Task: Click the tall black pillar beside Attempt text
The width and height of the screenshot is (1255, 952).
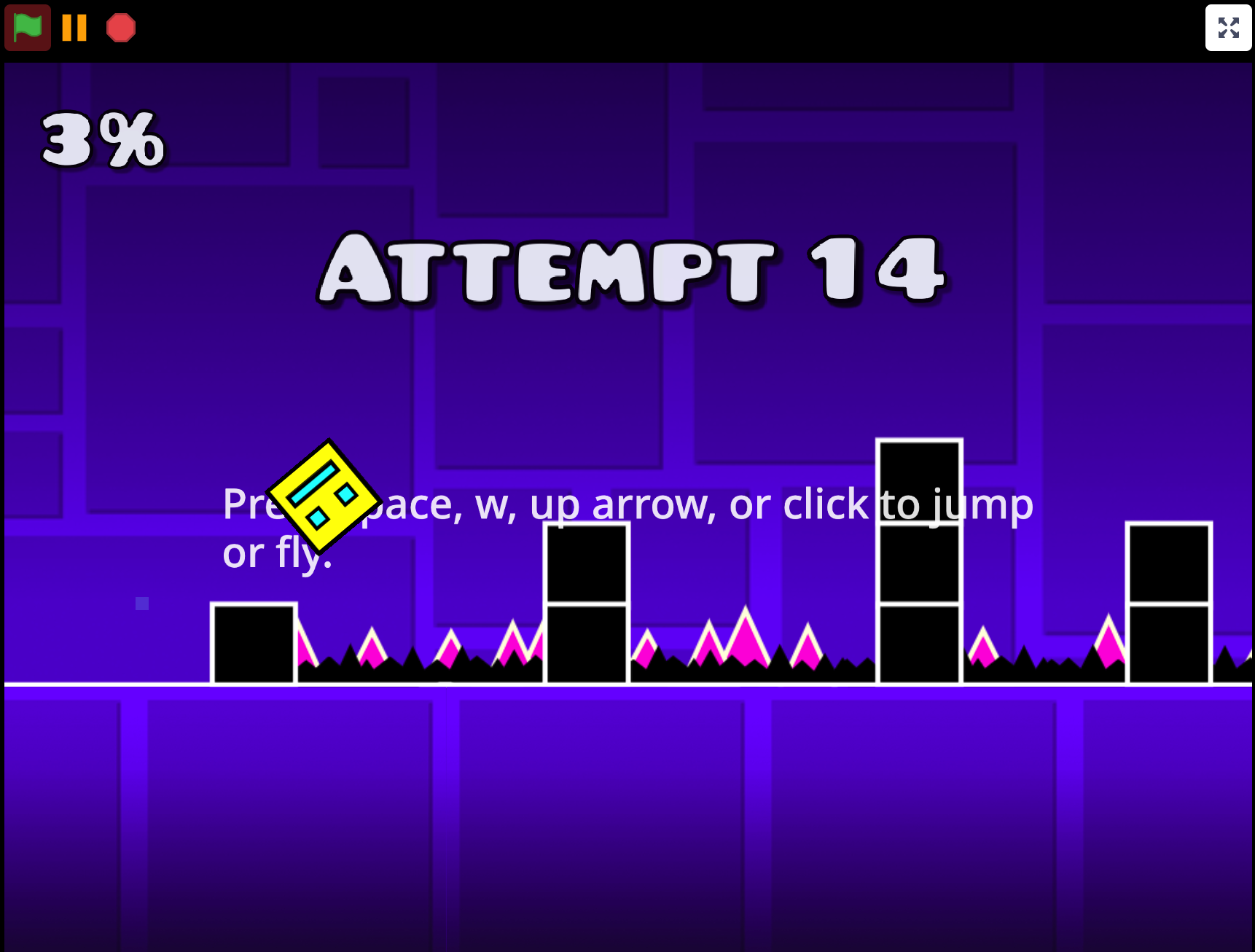Action: coord(918,561)
